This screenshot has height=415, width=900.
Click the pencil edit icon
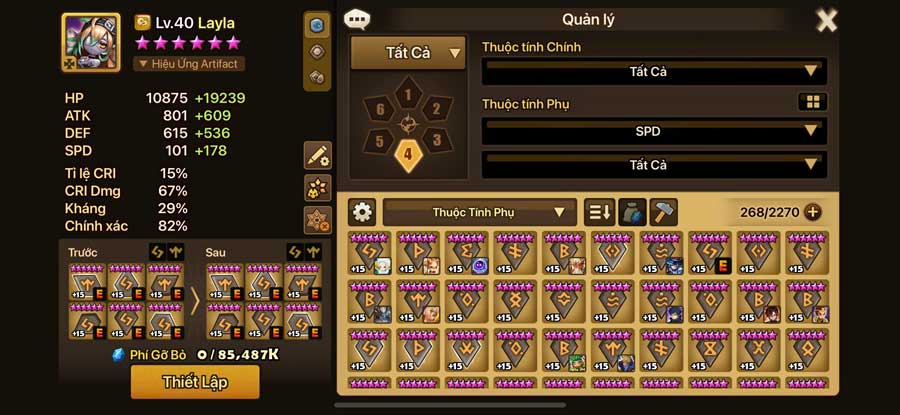[318, 155]
